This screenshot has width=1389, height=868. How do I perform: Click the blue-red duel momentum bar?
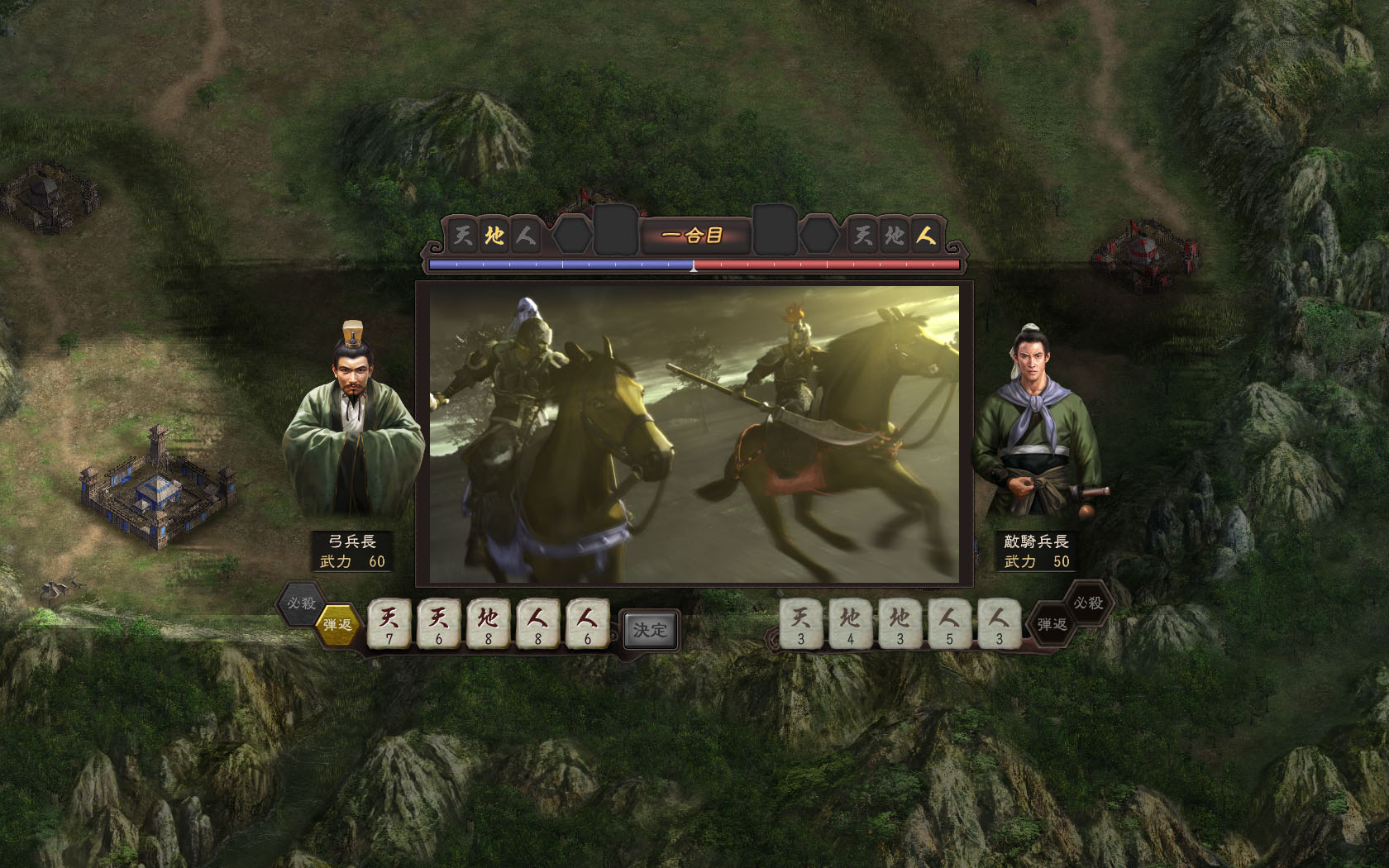(694, 263)
